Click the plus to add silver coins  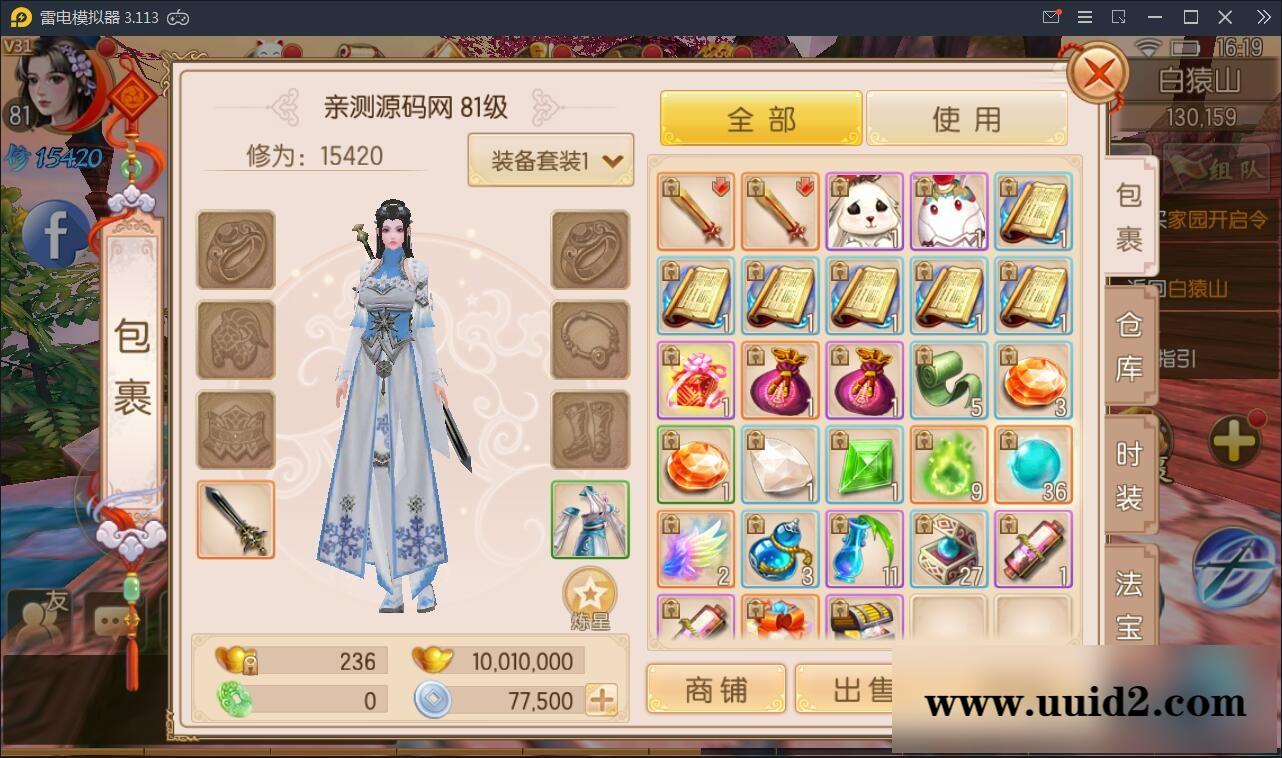pos(600,701)
